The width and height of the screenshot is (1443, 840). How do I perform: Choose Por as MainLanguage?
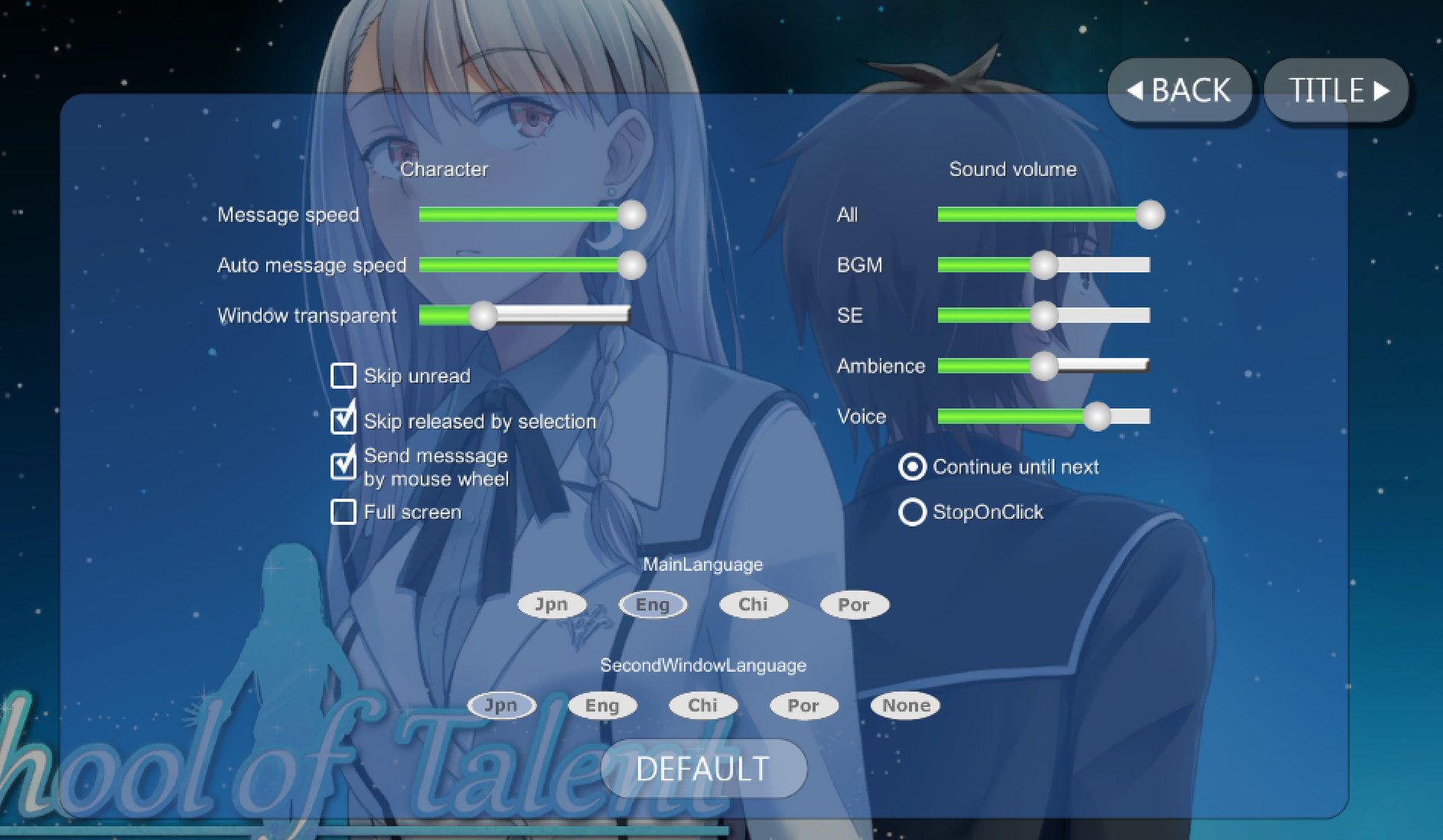pyautogui.click(x=853, y=604)
